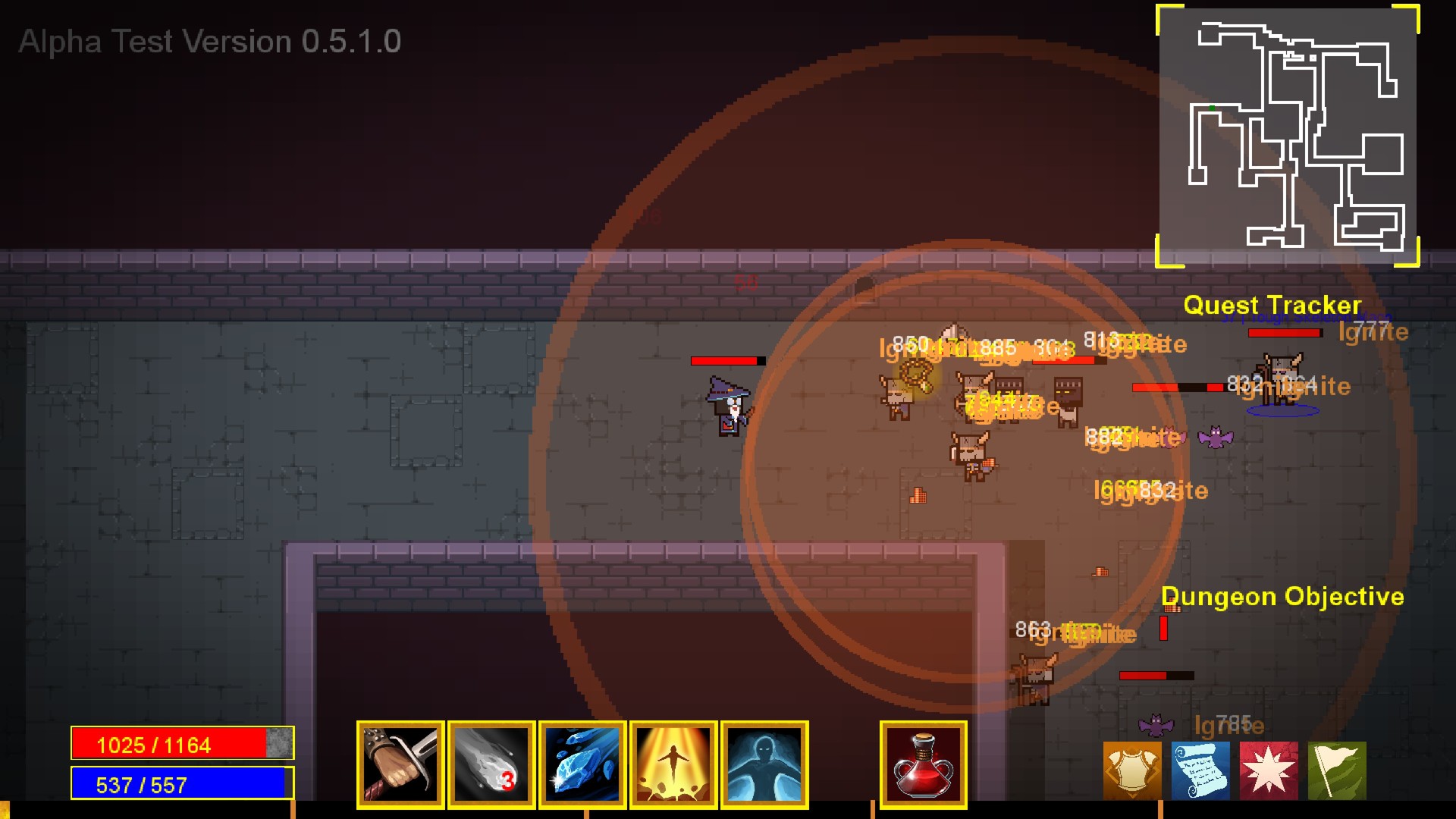This screenshot has width=1456, height=819.
Task: Click the Alpha Test Version text
Action: point(210,42)
